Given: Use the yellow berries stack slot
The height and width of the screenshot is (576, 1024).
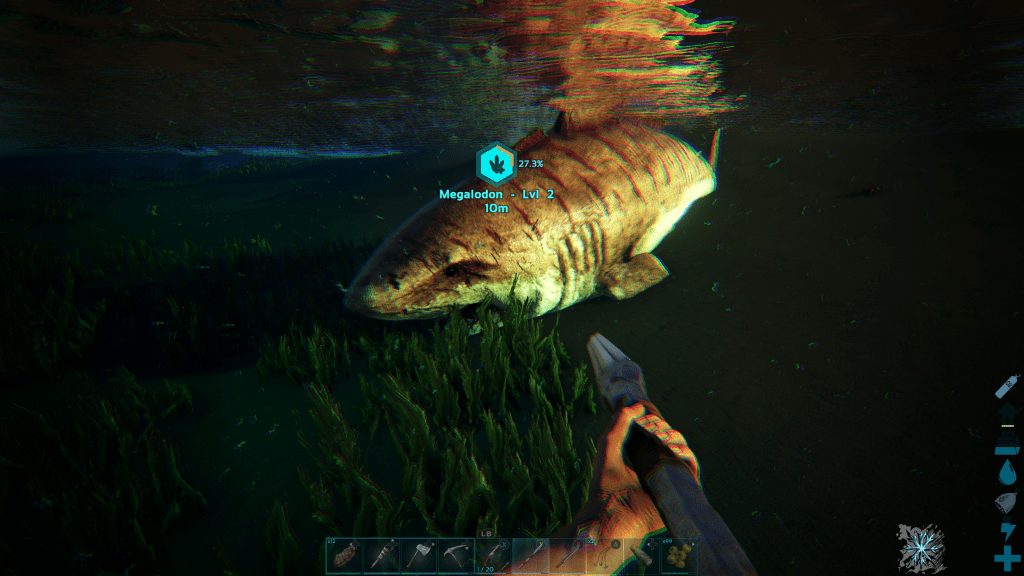Looking at the screenshot, I should [679, 556].
